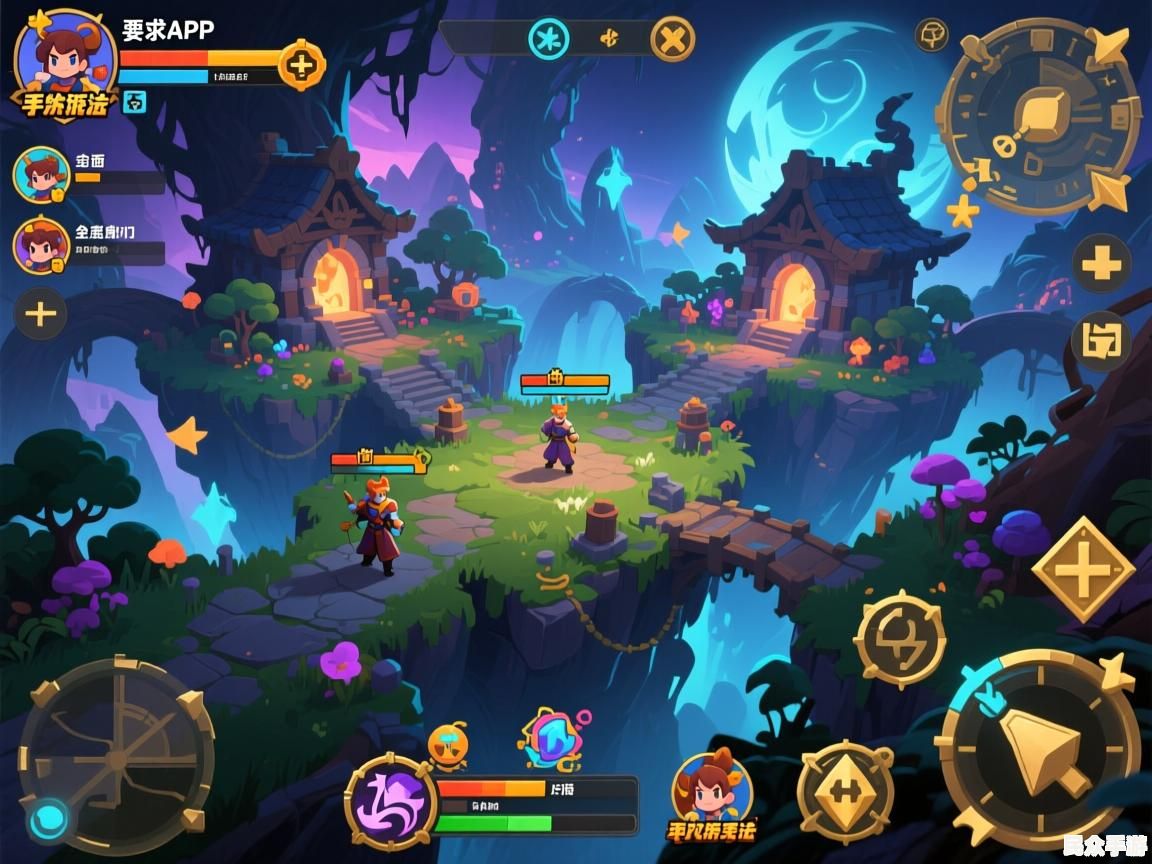Trigger the large arrow attack button
Viewport: 1152px width, 864px height.
[1040, 749]
